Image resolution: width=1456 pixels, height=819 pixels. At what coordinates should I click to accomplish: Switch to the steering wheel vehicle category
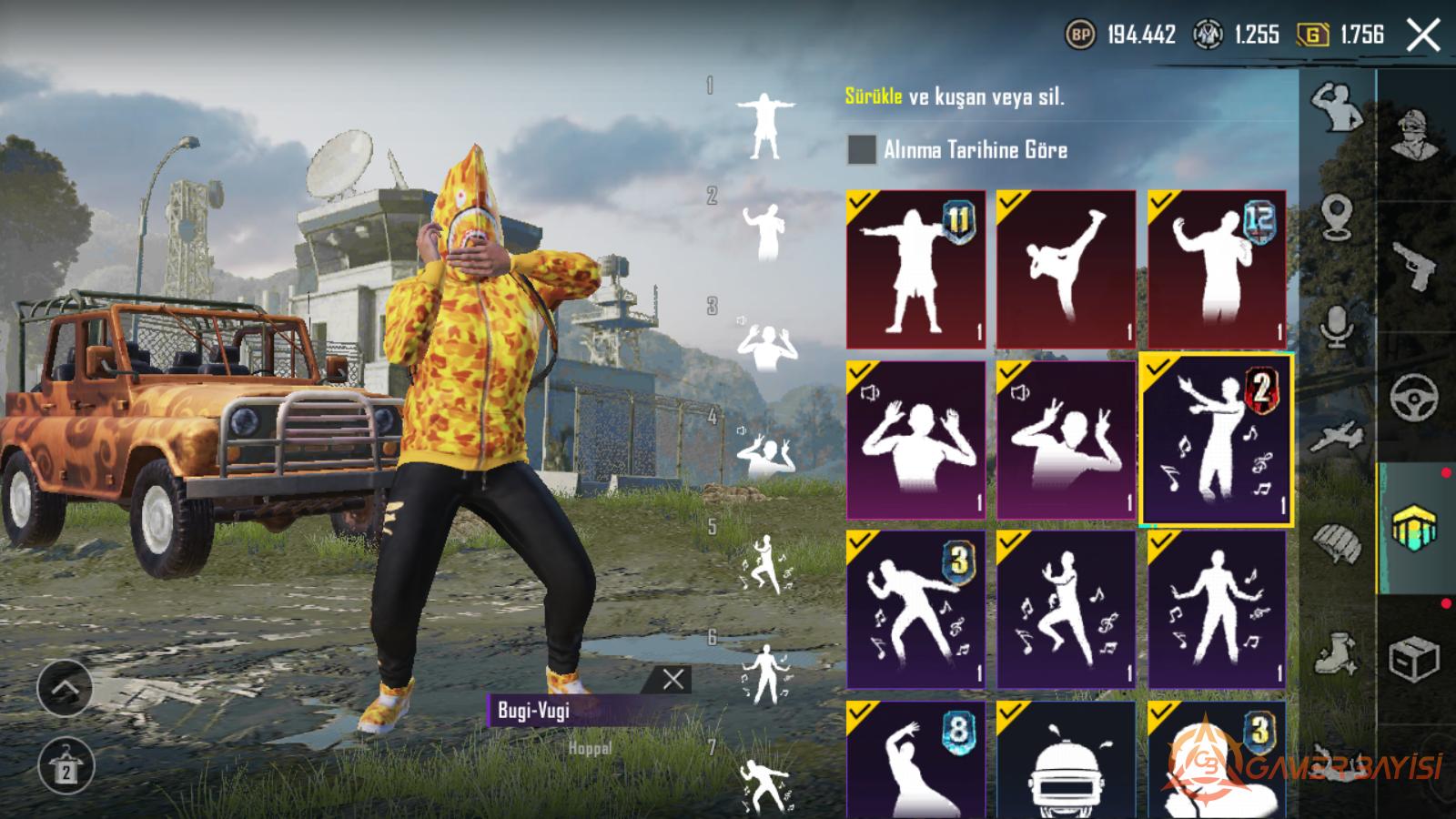[x=1415, y=397]
